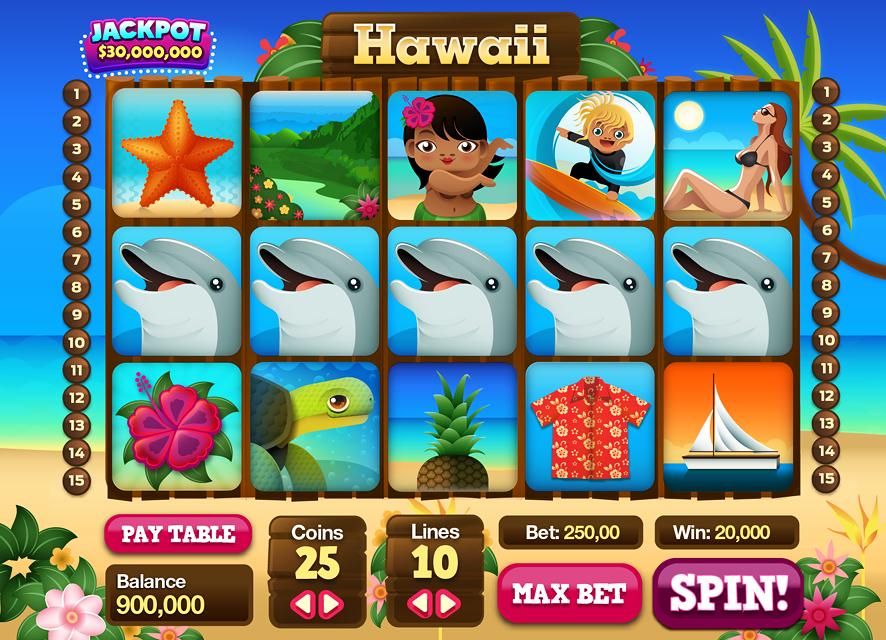This screenshot has width=886, height=640.
Task: Increase the number of Lines
Action: 450,603
